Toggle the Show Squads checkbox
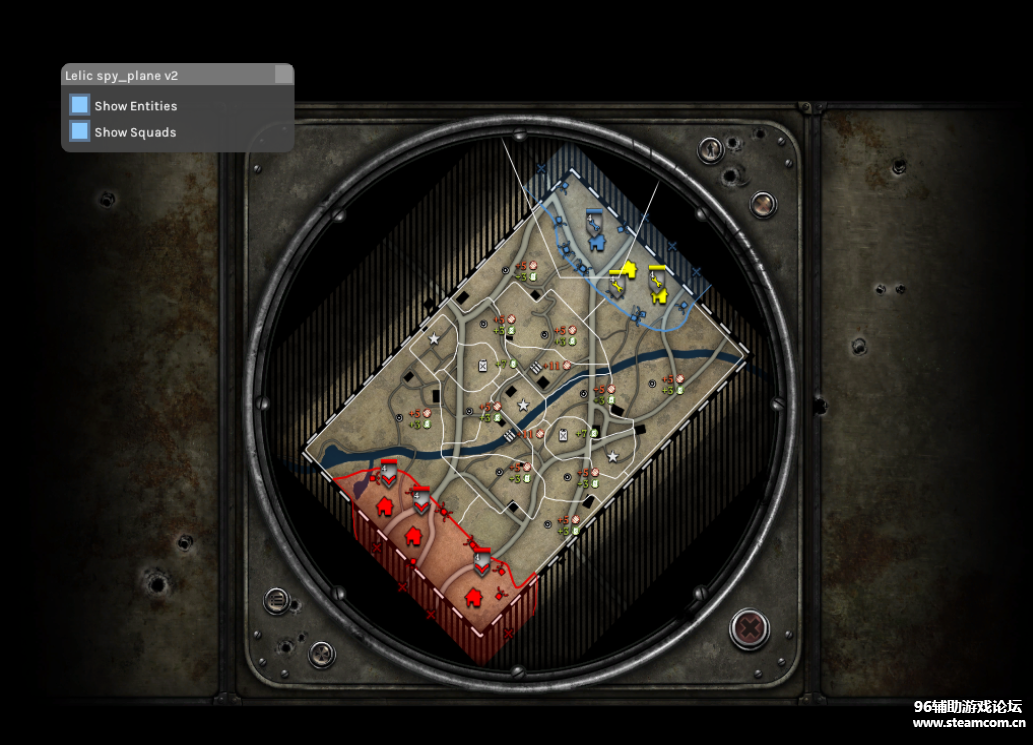 coord(80,131)
